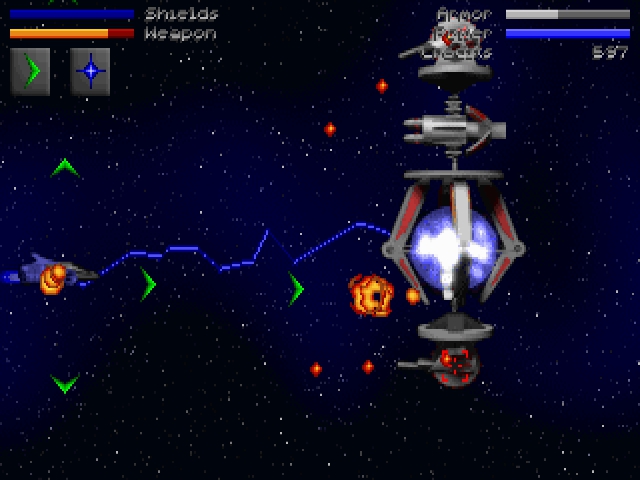
Task: Select the green arrow weapon icon
Action: point(30,72)
